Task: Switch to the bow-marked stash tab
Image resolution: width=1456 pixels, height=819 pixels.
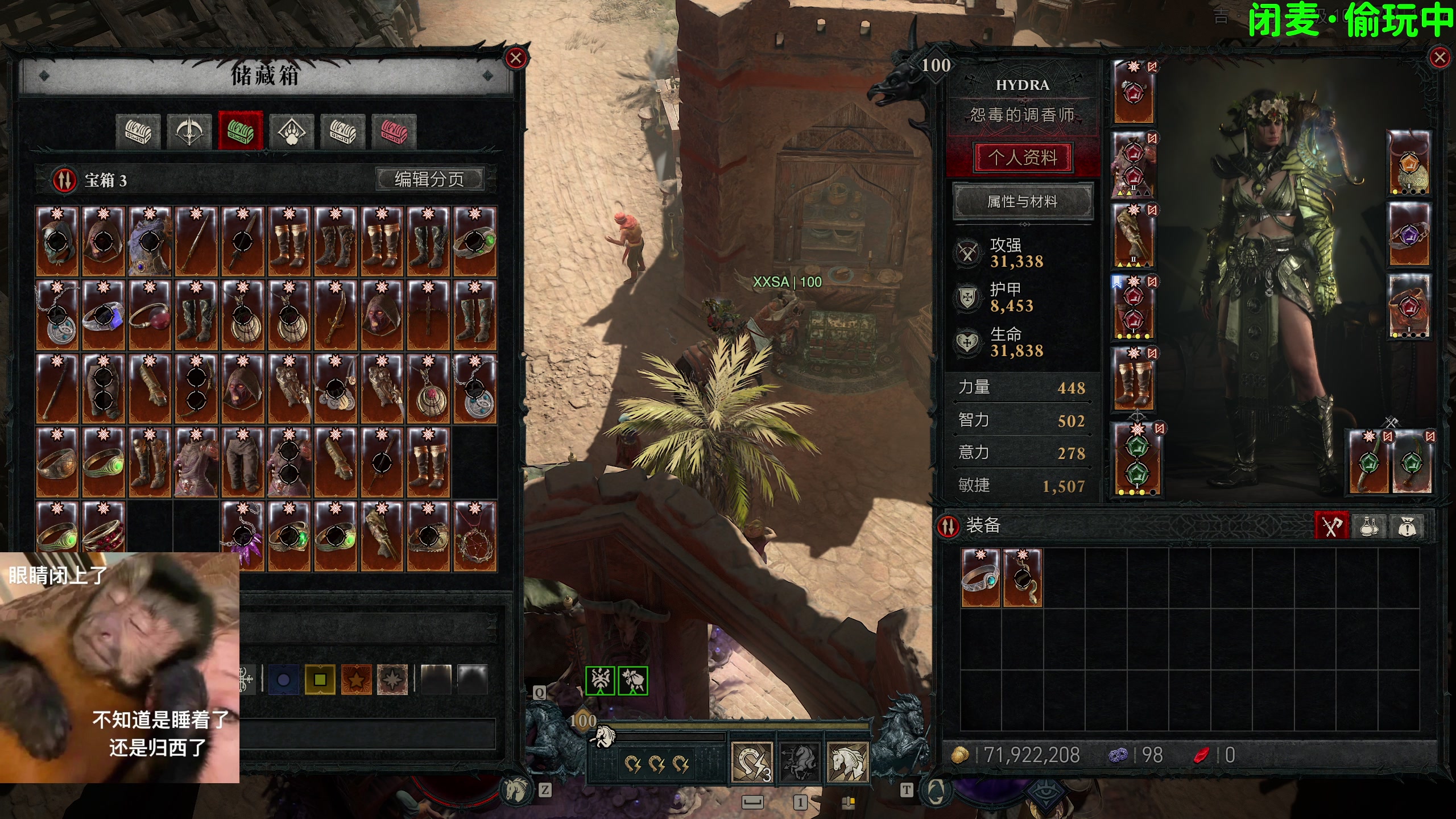Action: coord(189,131)
